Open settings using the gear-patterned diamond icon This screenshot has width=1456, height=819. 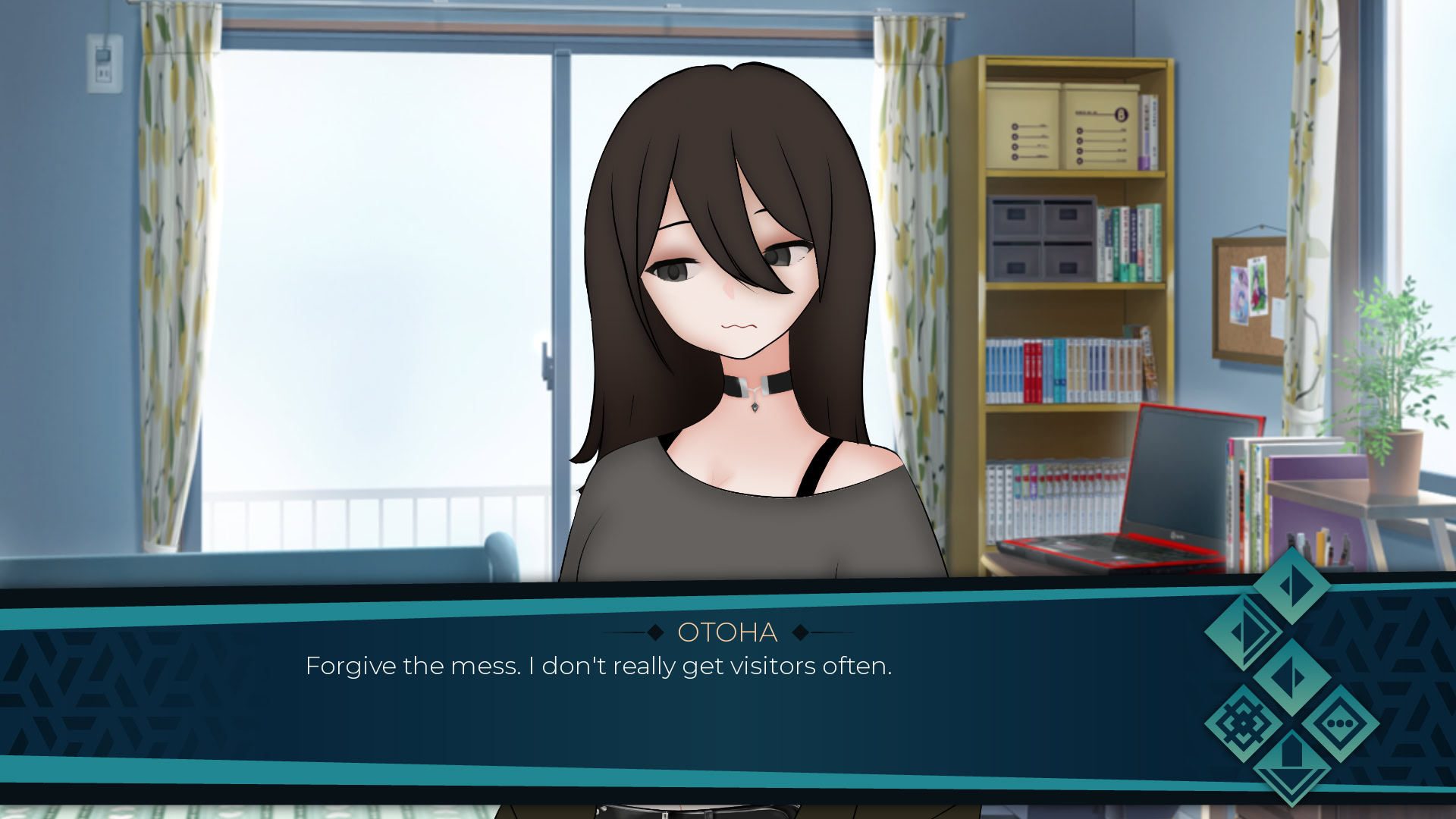(x=1244, y=723)
